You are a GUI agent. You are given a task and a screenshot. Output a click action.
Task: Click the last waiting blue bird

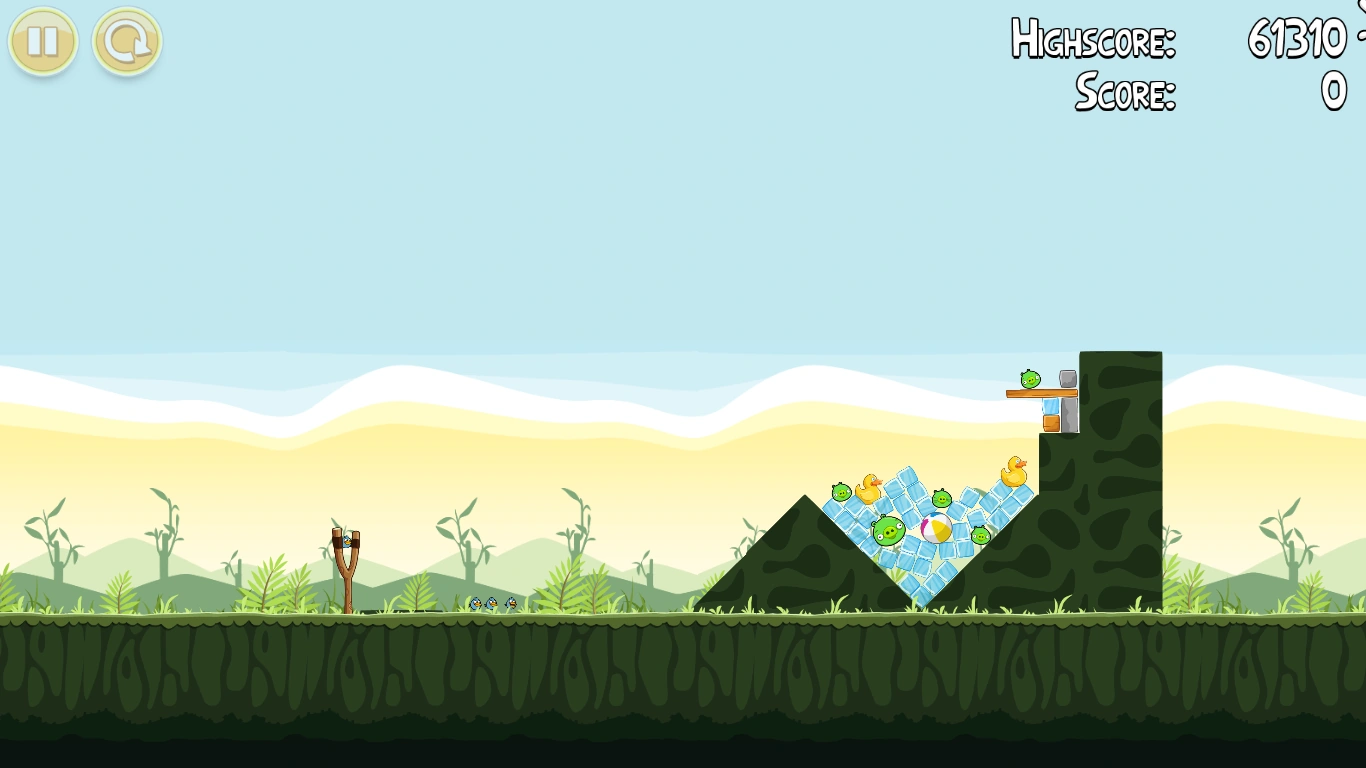pos(511,603)
